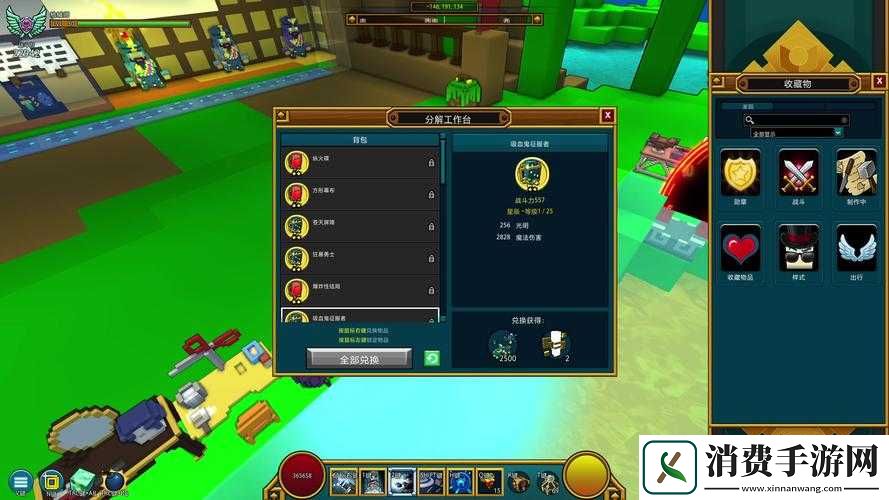The image size is (889, 500).
Task: Select the 苍天屏障 item row
Action: (360, 226)
